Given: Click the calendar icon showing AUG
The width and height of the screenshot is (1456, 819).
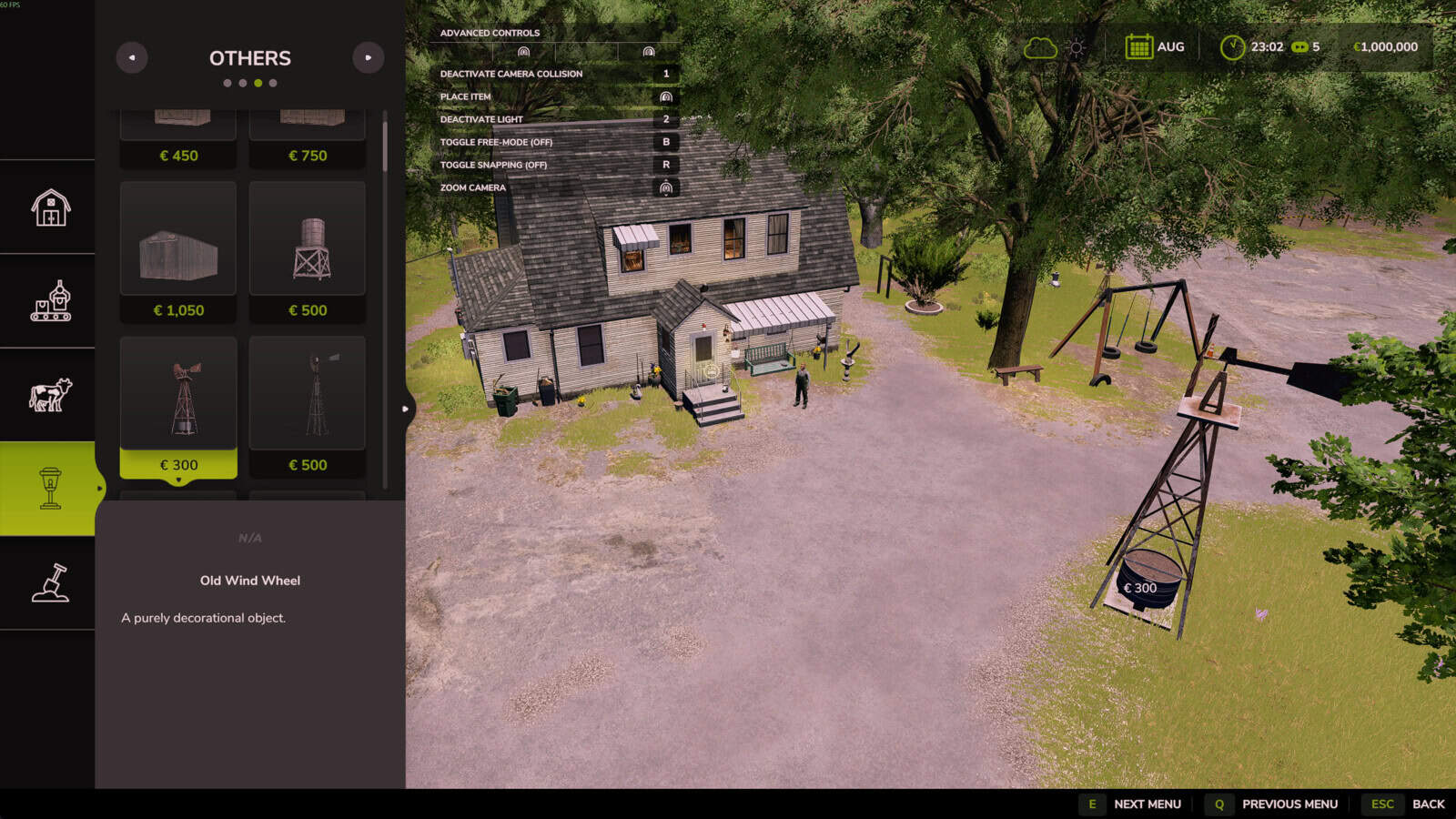Looking at the screenshot, I should click(1142, 45).
